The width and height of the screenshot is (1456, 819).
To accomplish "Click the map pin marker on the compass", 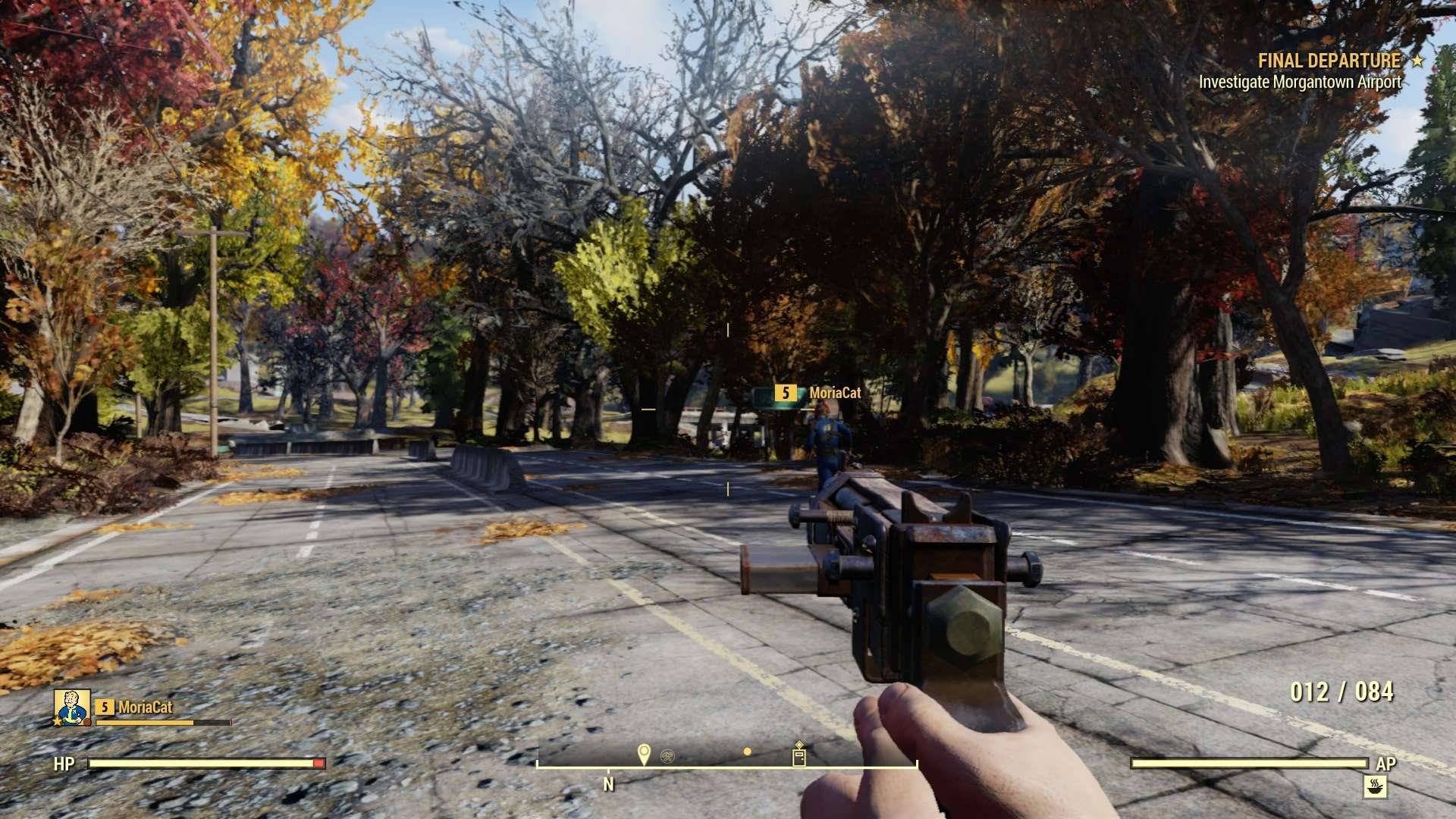I will click(644, 755).
